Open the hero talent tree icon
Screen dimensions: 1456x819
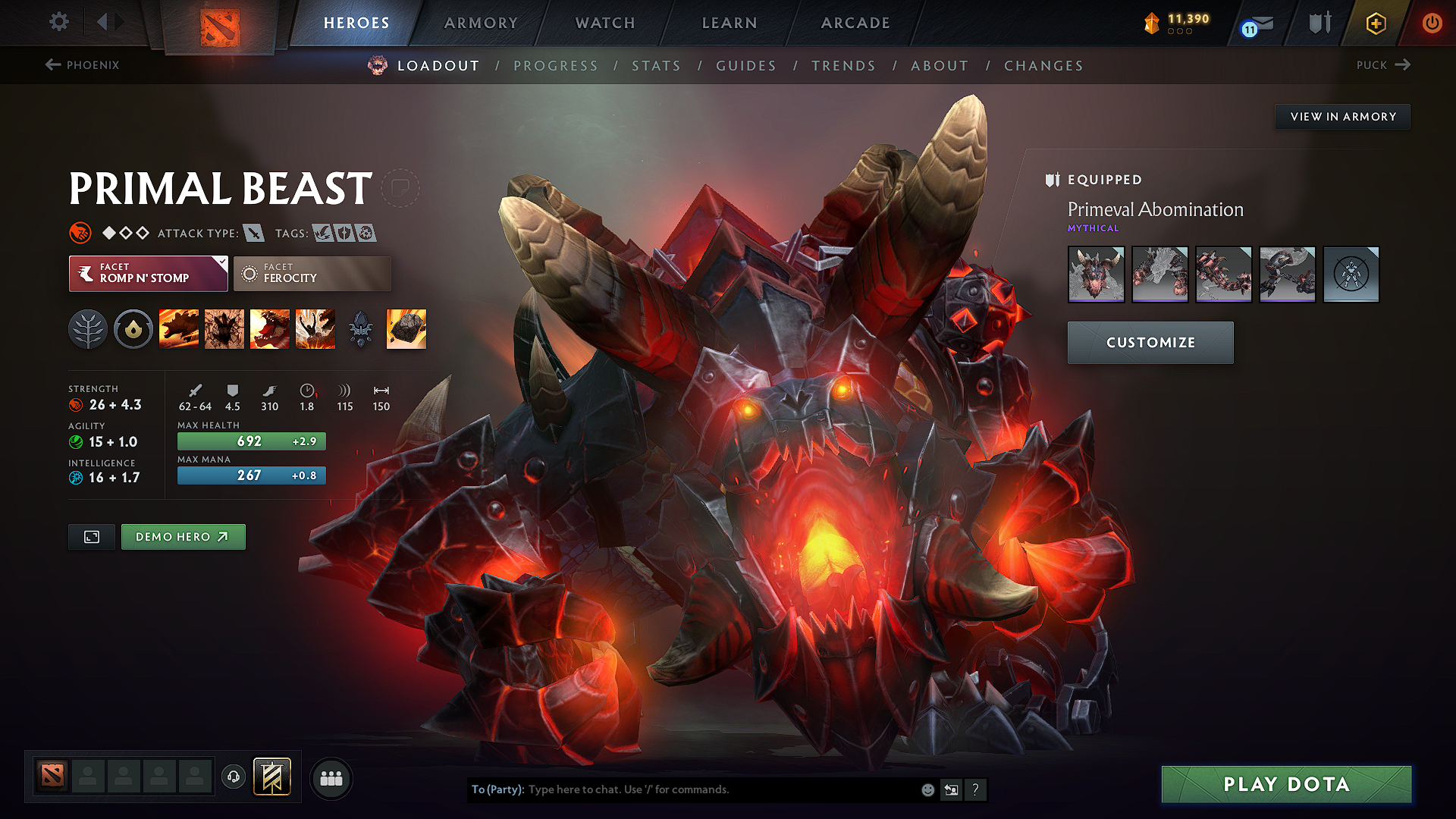pos(88,328)
